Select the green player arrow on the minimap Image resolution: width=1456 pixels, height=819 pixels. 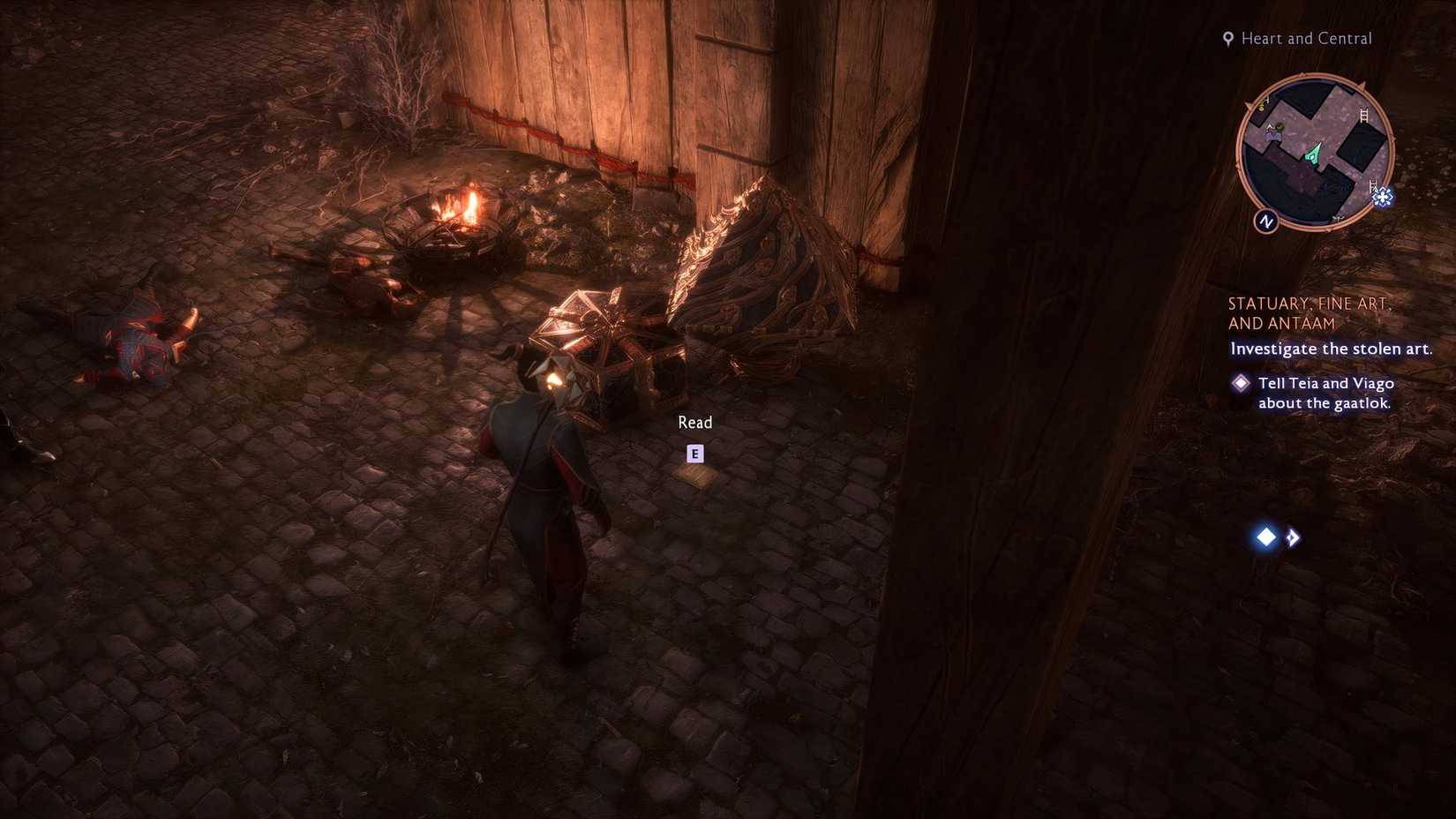(x=1312, y=155)
